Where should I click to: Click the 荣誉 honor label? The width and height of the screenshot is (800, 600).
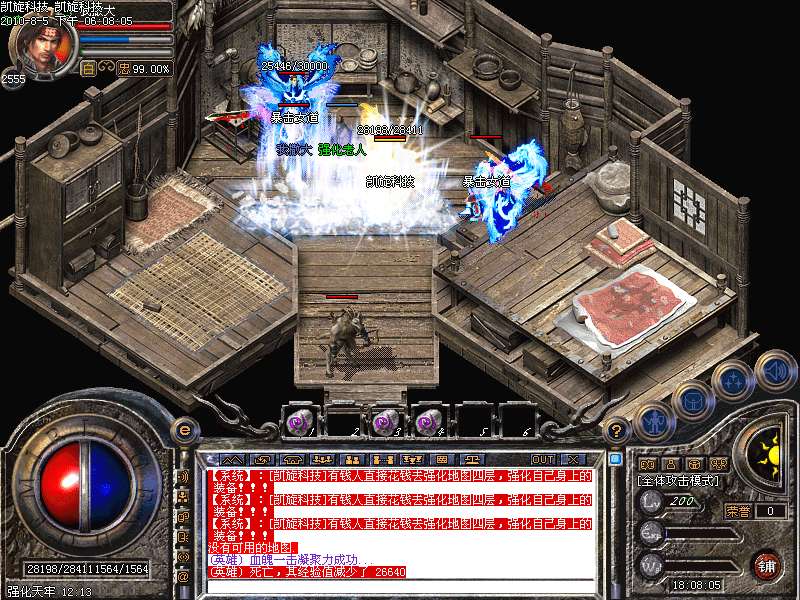pos(738,511)
